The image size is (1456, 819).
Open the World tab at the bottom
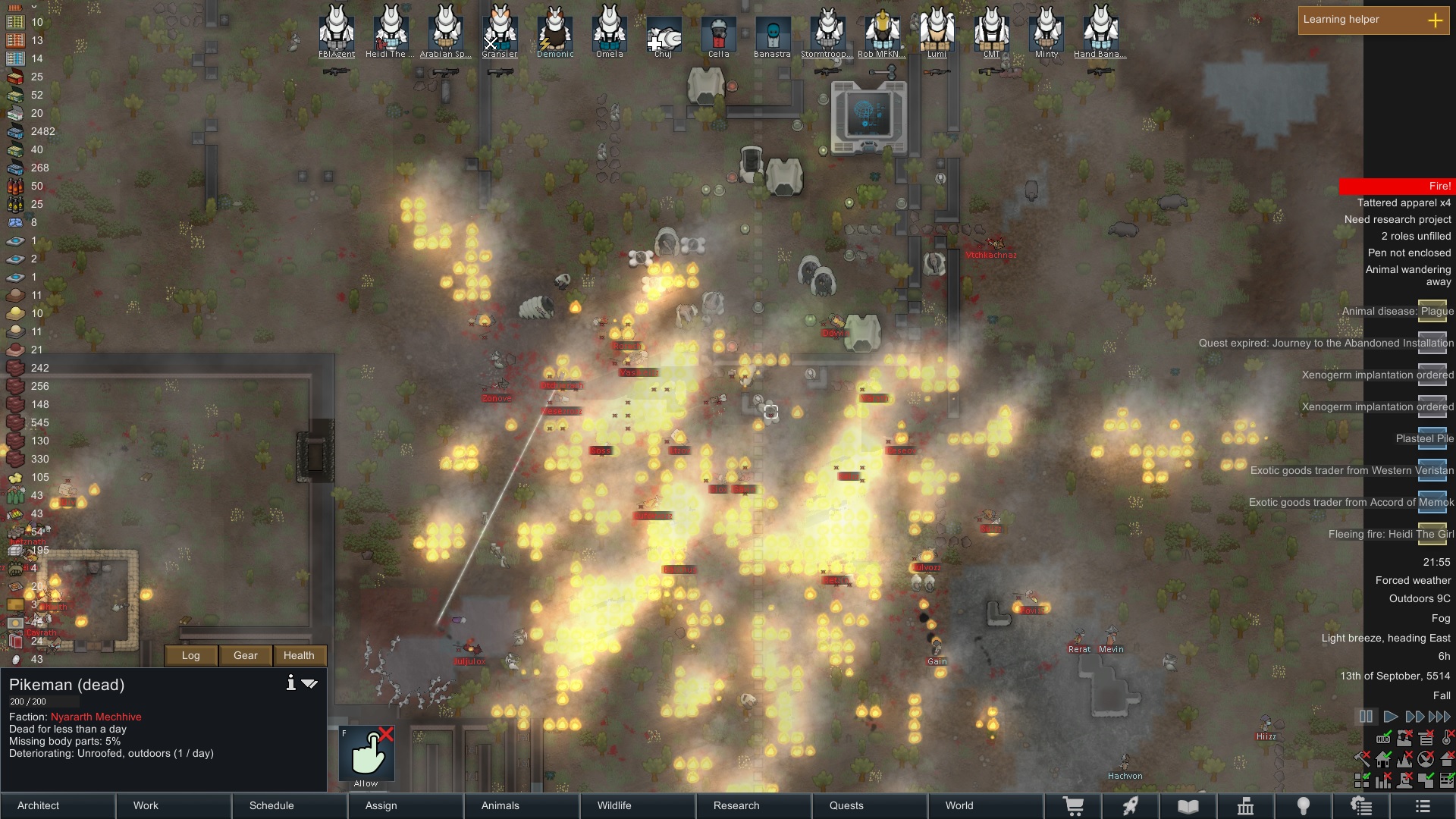coord(958,805)
